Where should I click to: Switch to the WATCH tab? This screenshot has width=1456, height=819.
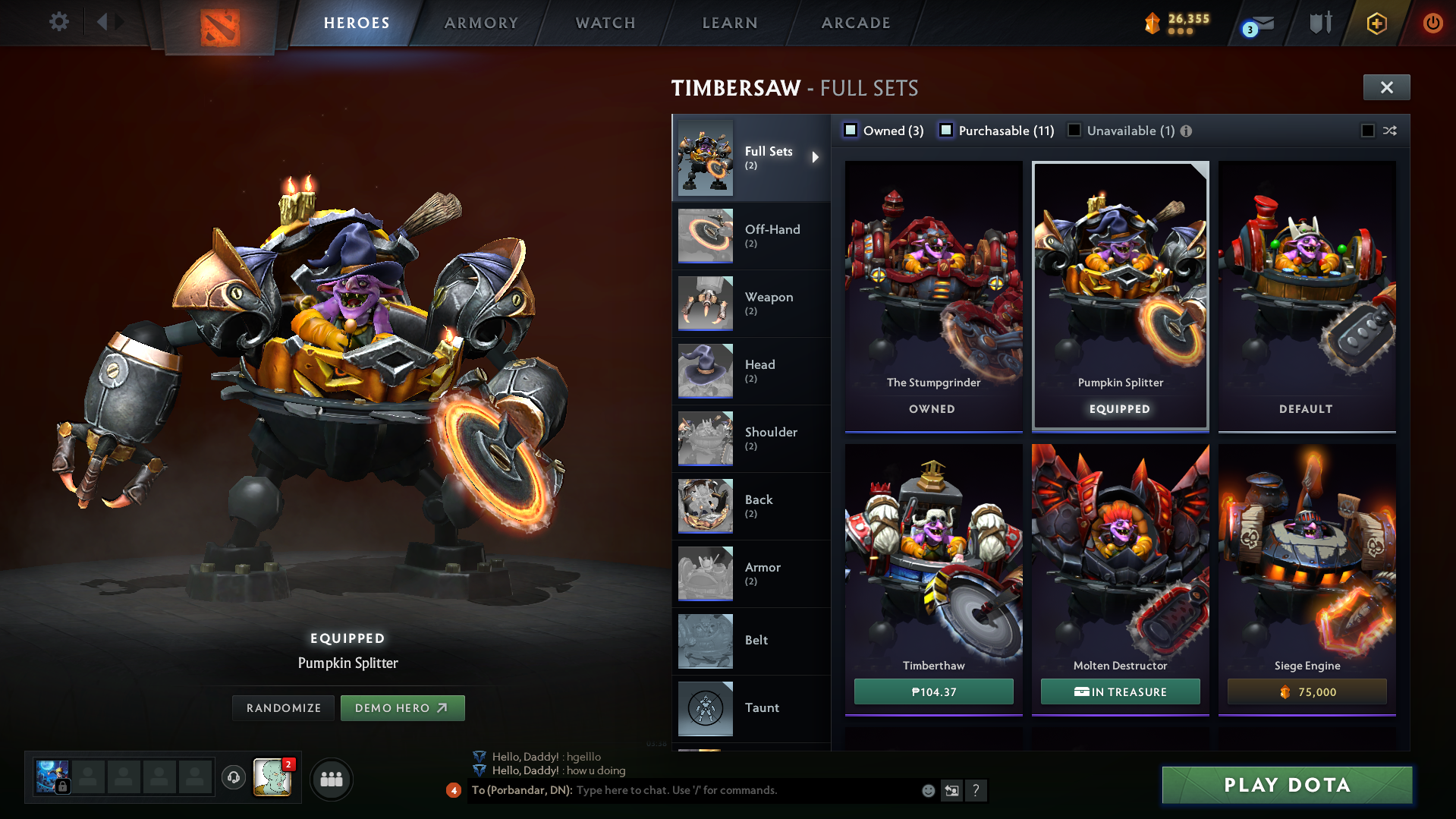(x=605, y=23)
